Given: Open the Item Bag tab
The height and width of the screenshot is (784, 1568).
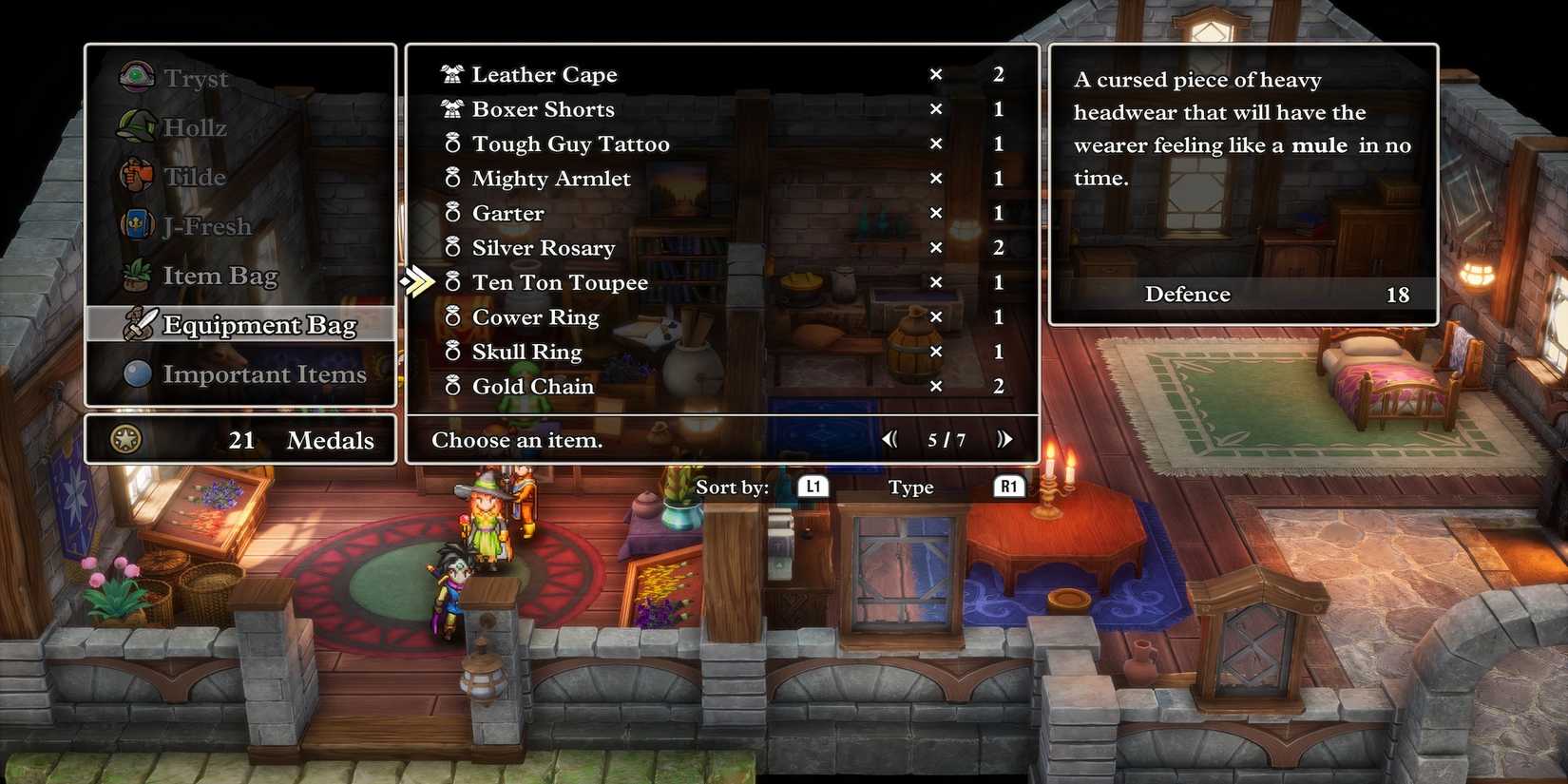Looking at the screenshot, I should click(x=221, y=275).
